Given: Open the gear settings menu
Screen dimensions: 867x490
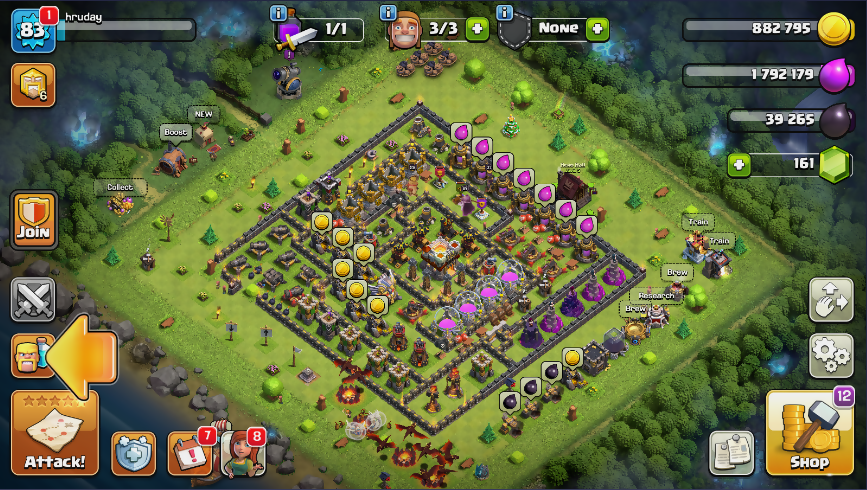Looking at the screenshot, I should [x=830, y=354].
